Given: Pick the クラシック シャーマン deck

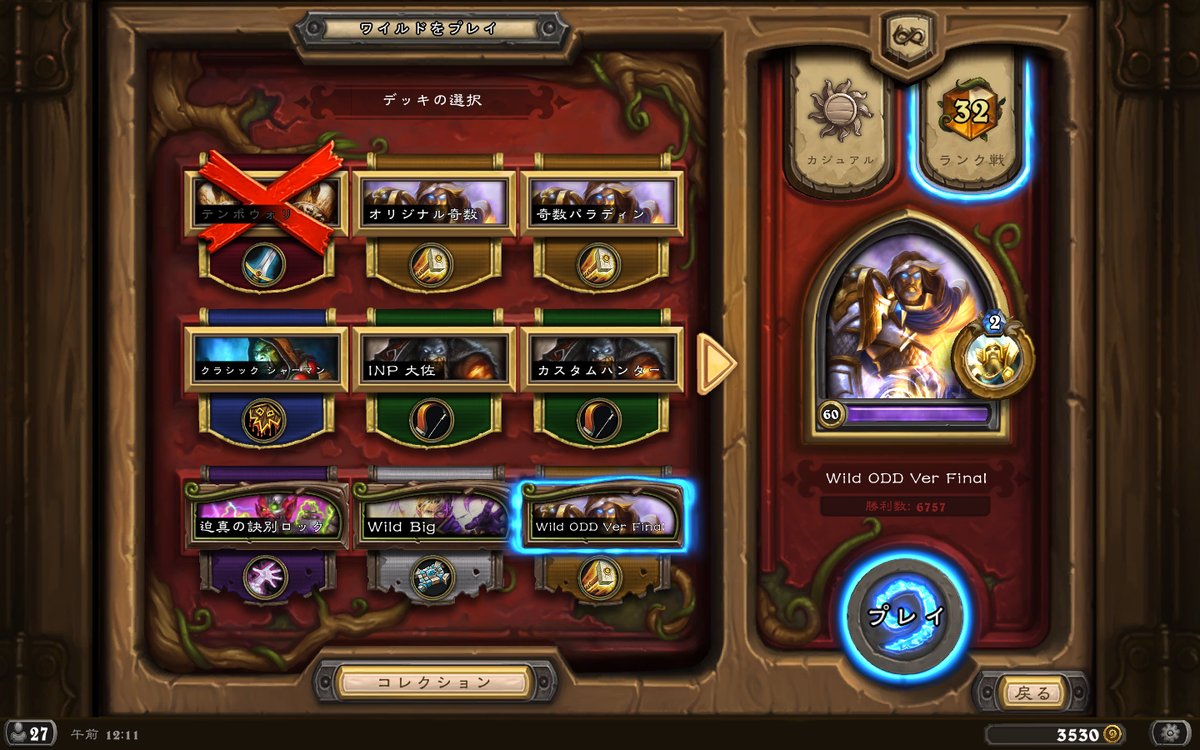Looking at the screenshot, I should 265,360.
